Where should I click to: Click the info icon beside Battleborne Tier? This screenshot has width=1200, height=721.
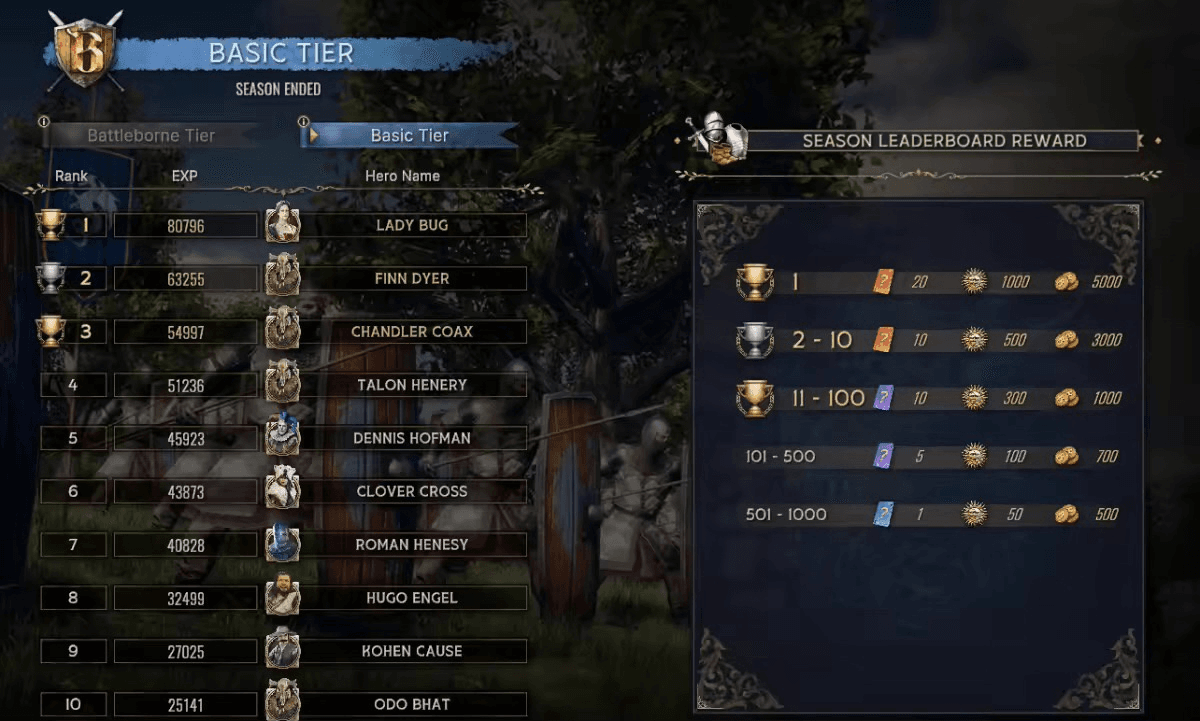(x=43, y=122)
